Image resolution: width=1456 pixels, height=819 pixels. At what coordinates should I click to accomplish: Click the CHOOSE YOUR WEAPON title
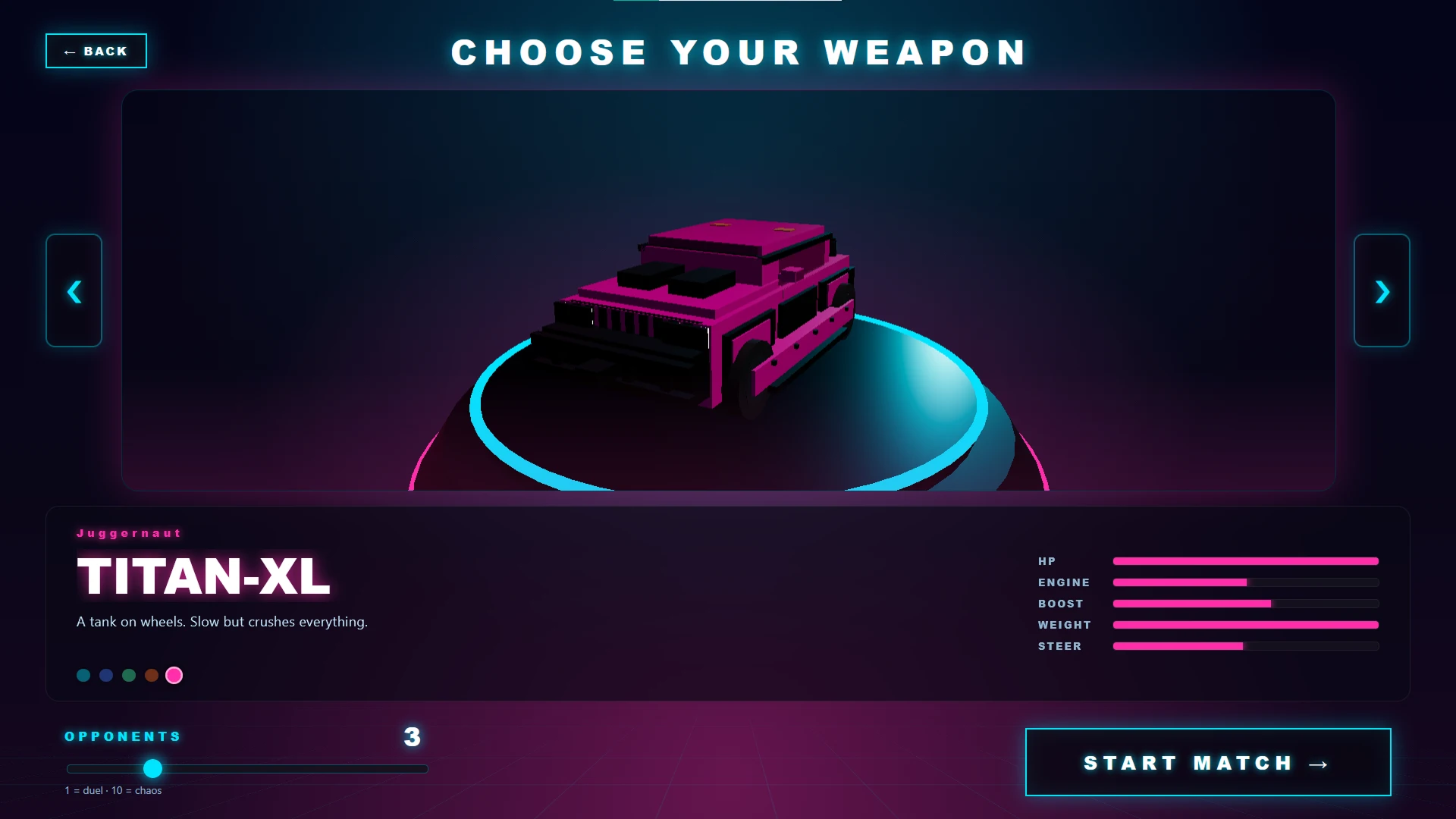pos(739,52)
